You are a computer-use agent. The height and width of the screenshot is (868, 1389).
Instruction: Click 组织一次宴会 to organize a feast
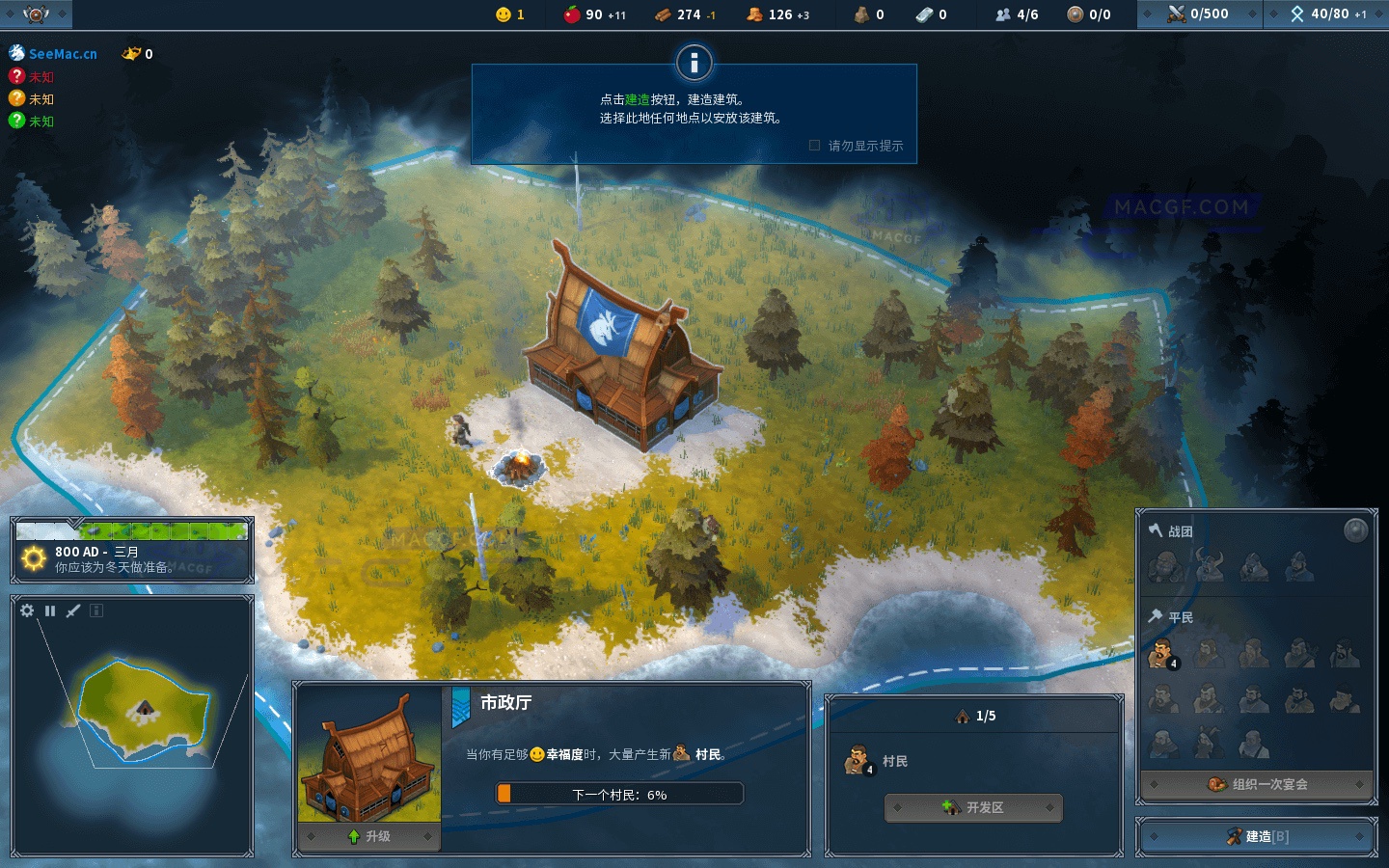click(x=1255, y=785)
